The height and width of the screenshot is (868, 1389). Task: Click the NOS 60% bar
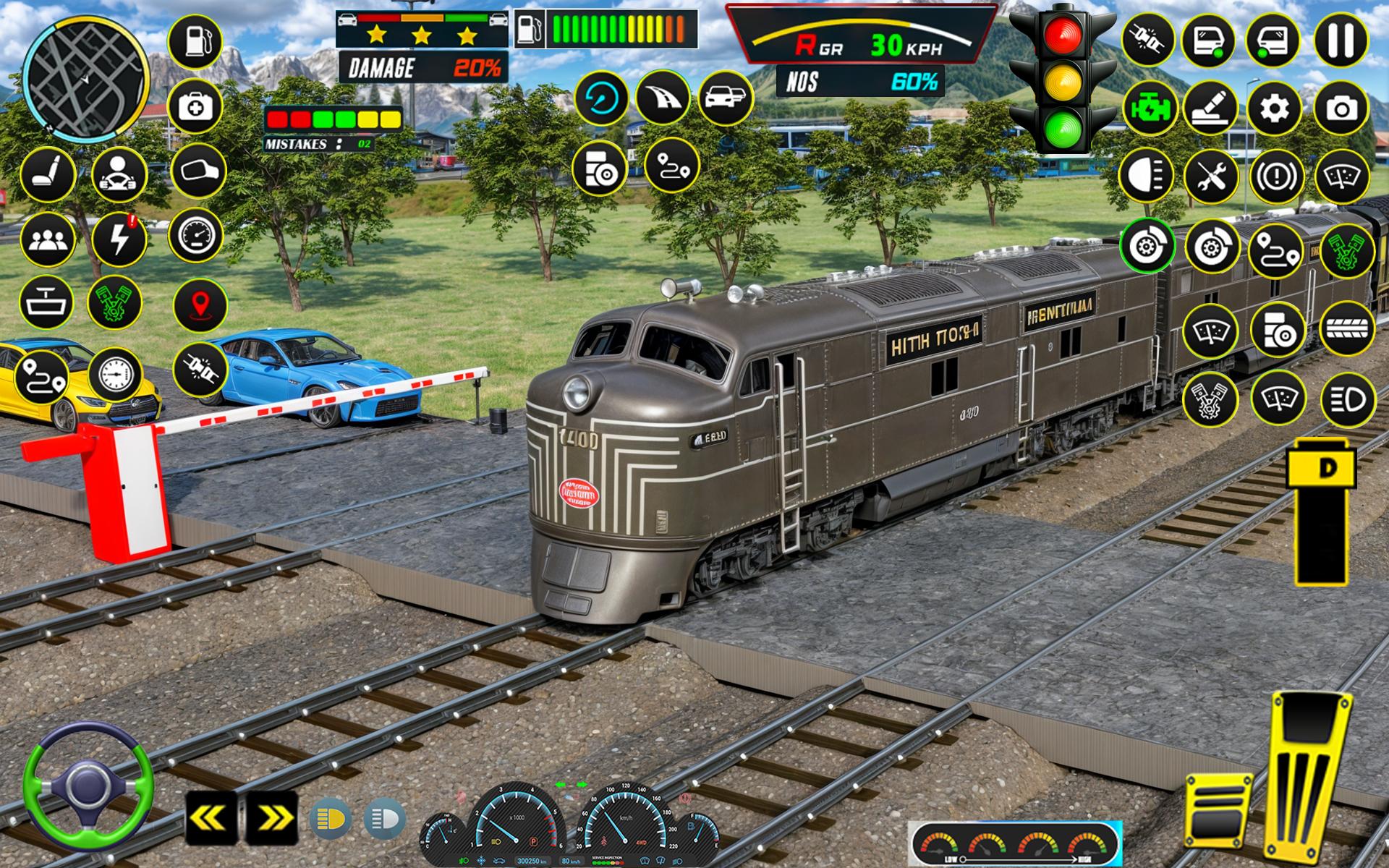click(x=861, y=82)
